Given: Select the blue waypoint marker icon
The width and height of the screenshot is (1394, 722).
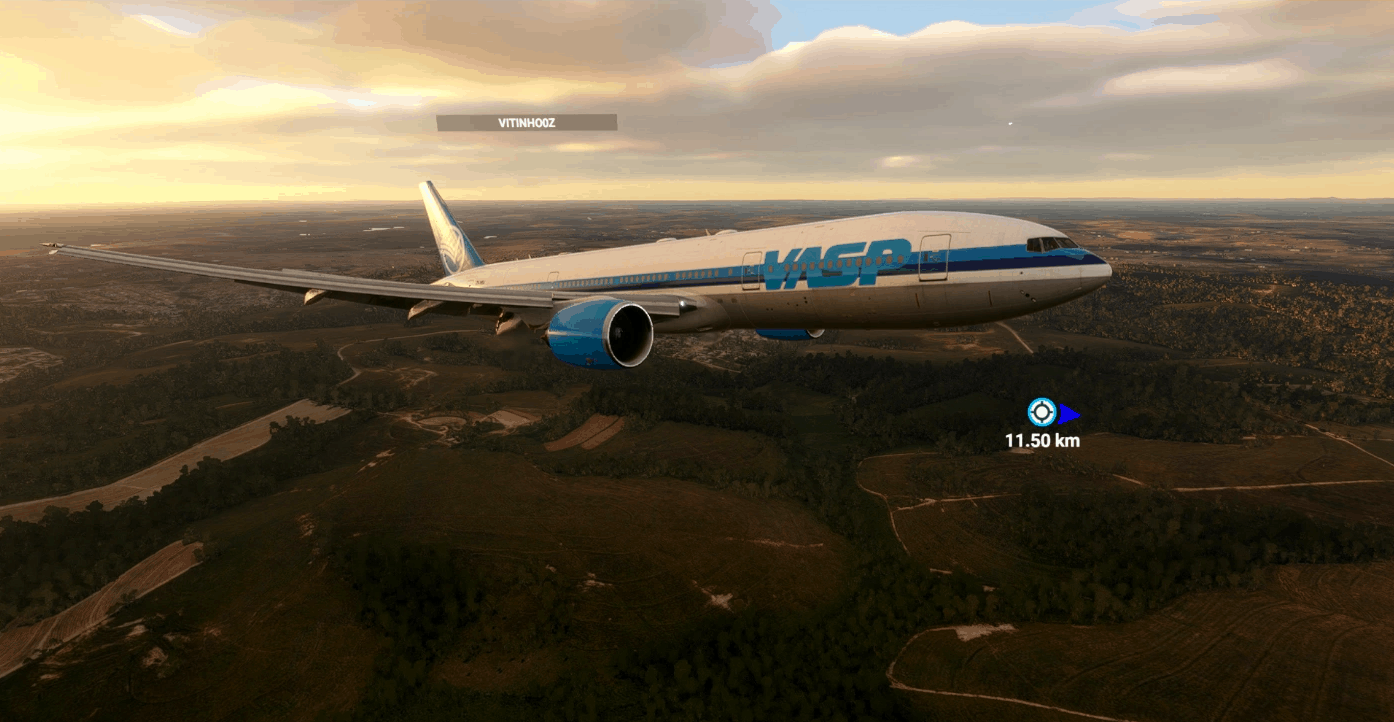Looking at the screenshot, I should [1042, 412].
